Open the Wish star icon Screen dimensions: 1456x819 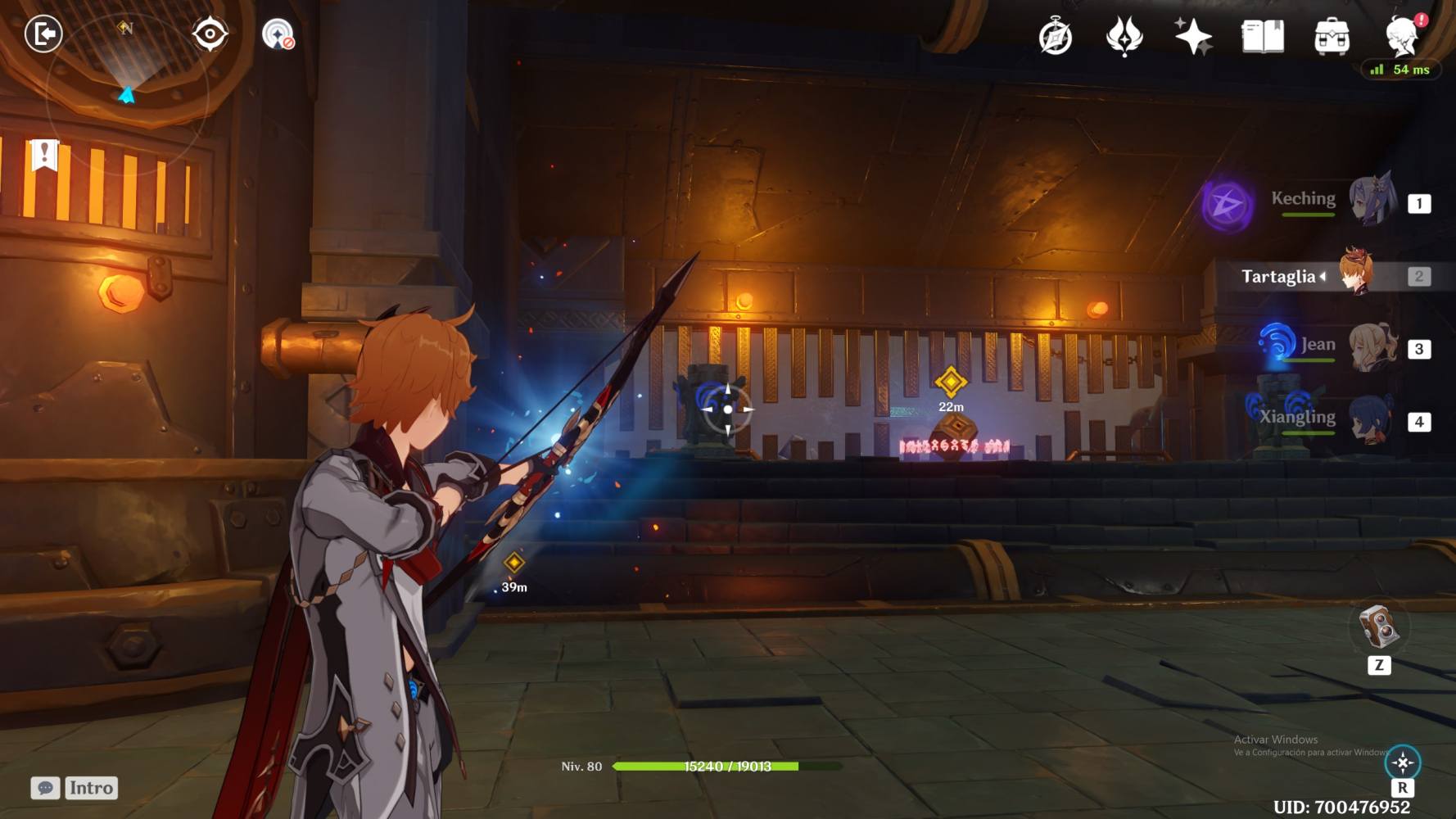[1193, 37]
